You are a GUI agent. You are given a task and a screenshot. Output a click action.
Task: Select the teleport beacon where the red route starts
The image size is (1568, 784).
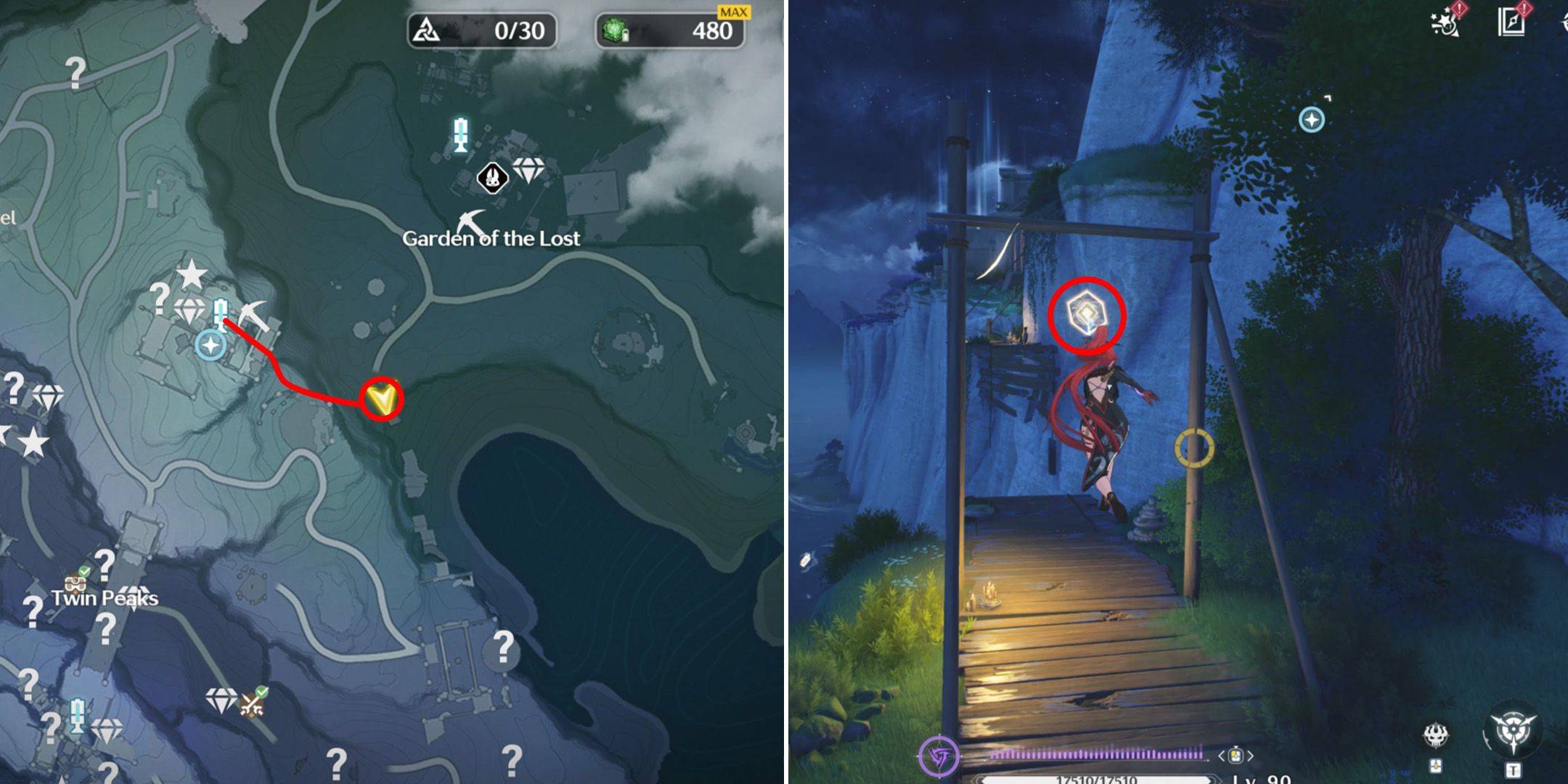point(221,313)
